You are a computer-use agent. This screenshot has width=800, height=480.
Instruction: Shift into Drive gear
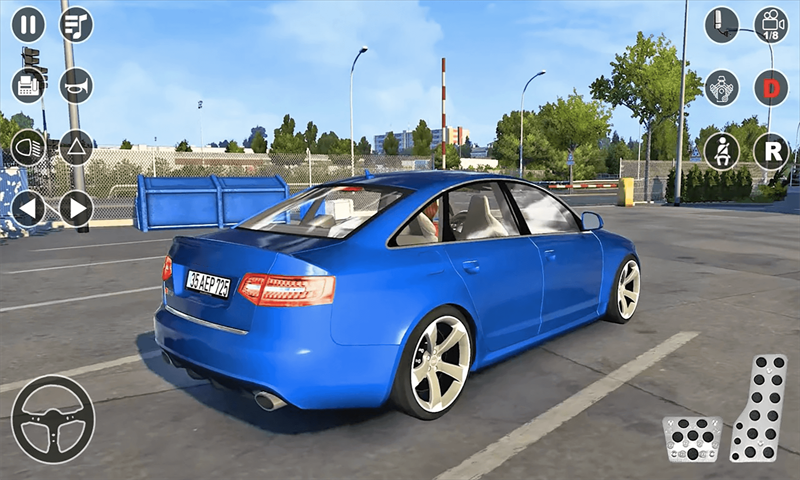coord(771,88)
